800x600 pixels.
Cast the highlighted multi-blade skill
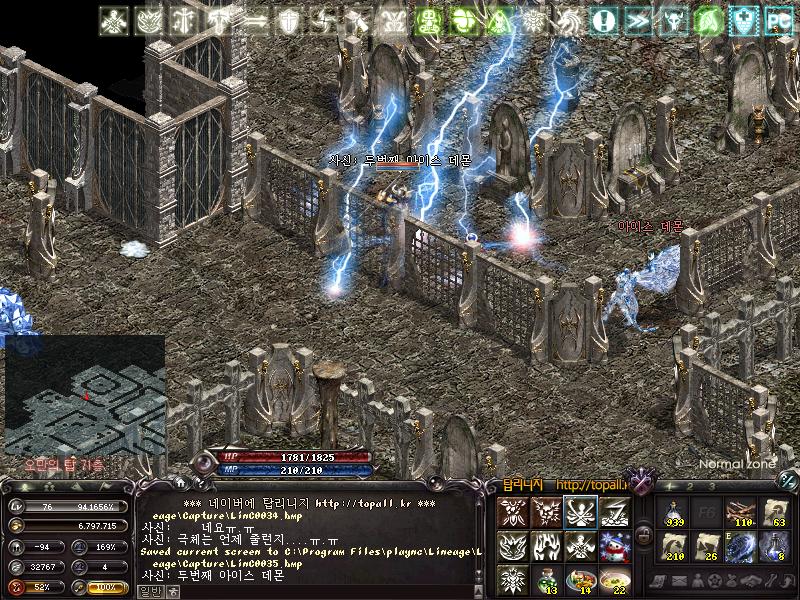tap(579, 513)
